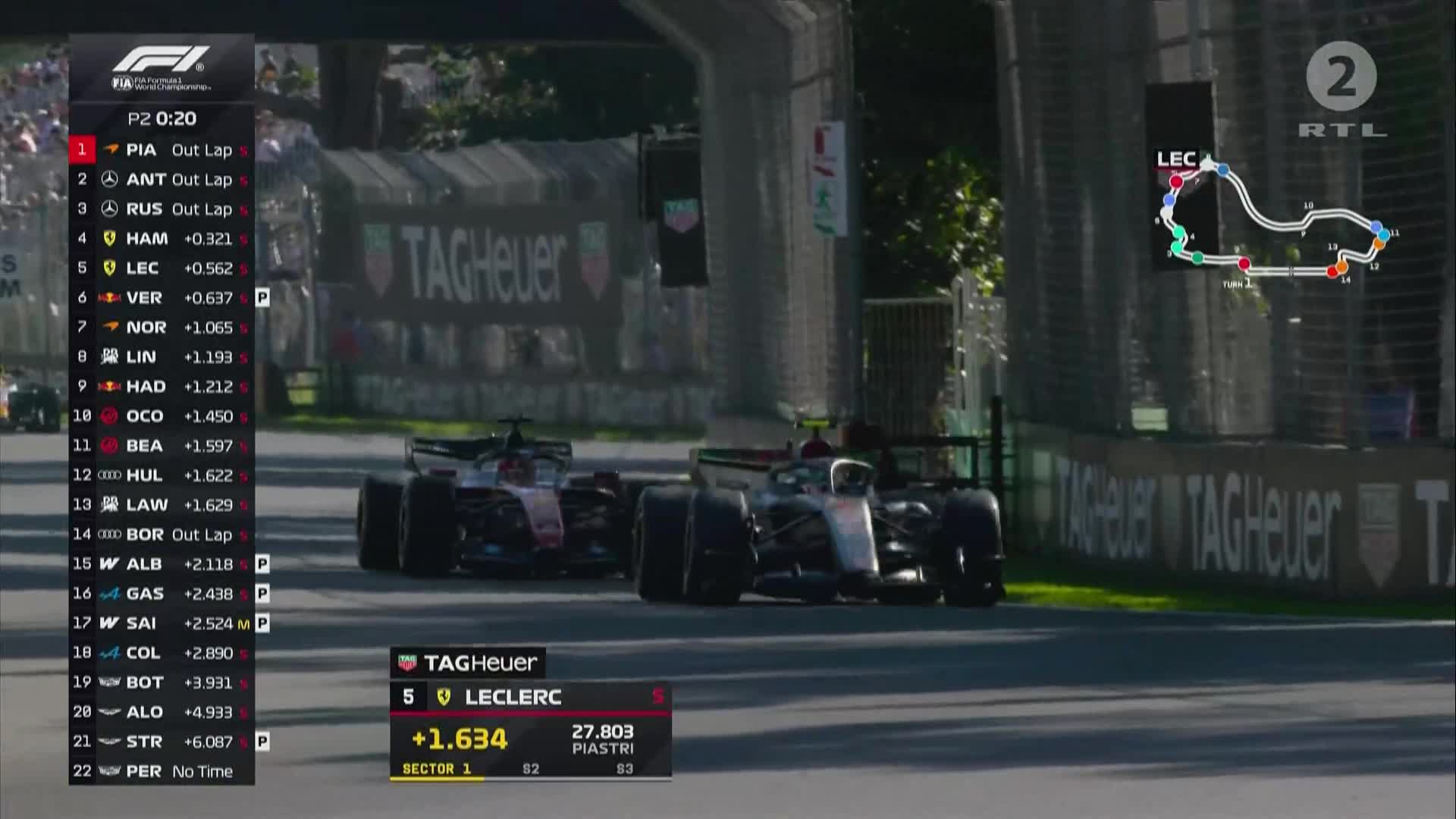Pick the HUL row in twelfth
Screen dimensions: 1456x819
[x=162, y=475]
